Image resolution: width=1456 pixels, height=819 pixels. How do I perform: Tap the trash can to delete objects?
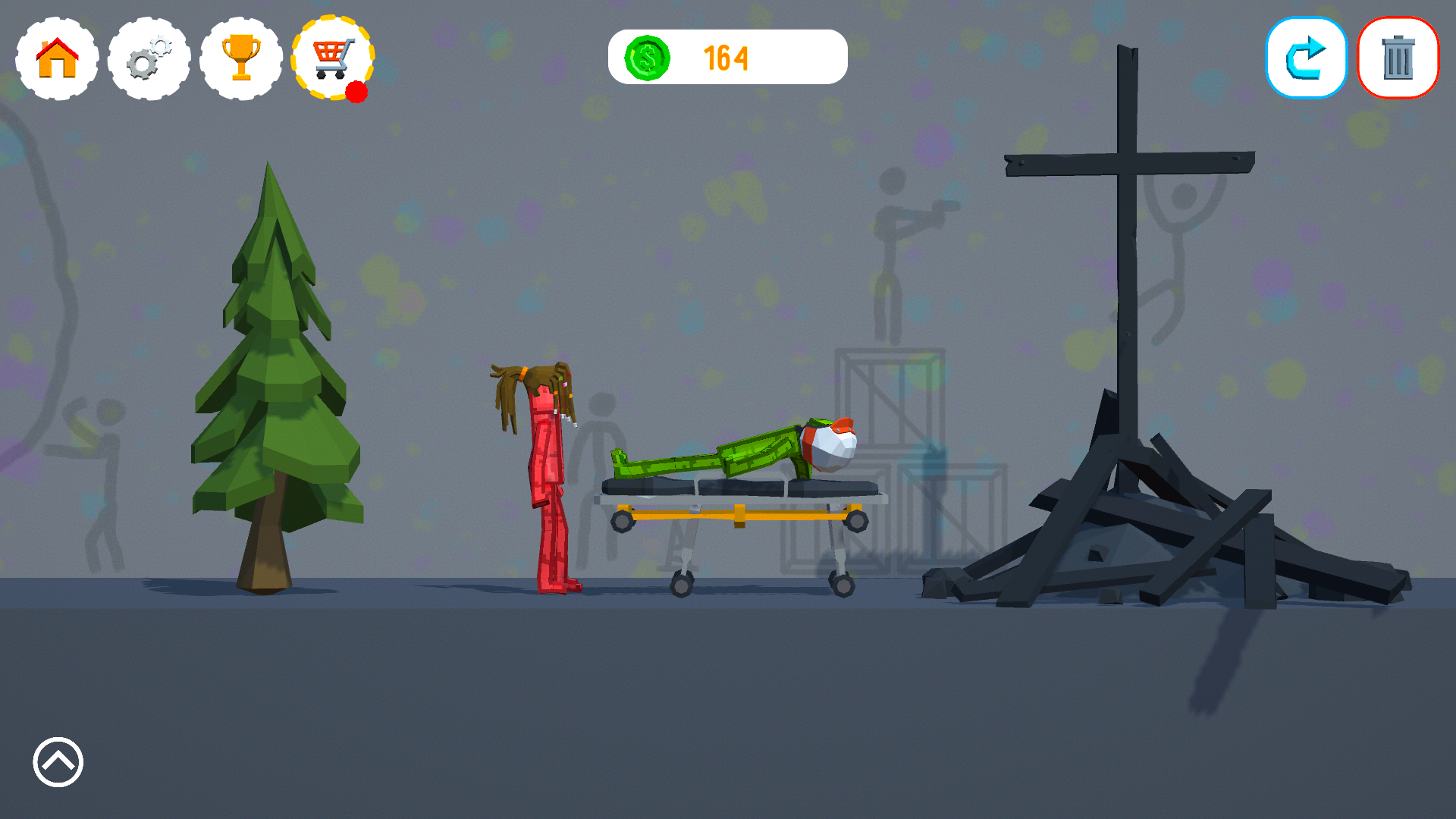point(1398,57)
